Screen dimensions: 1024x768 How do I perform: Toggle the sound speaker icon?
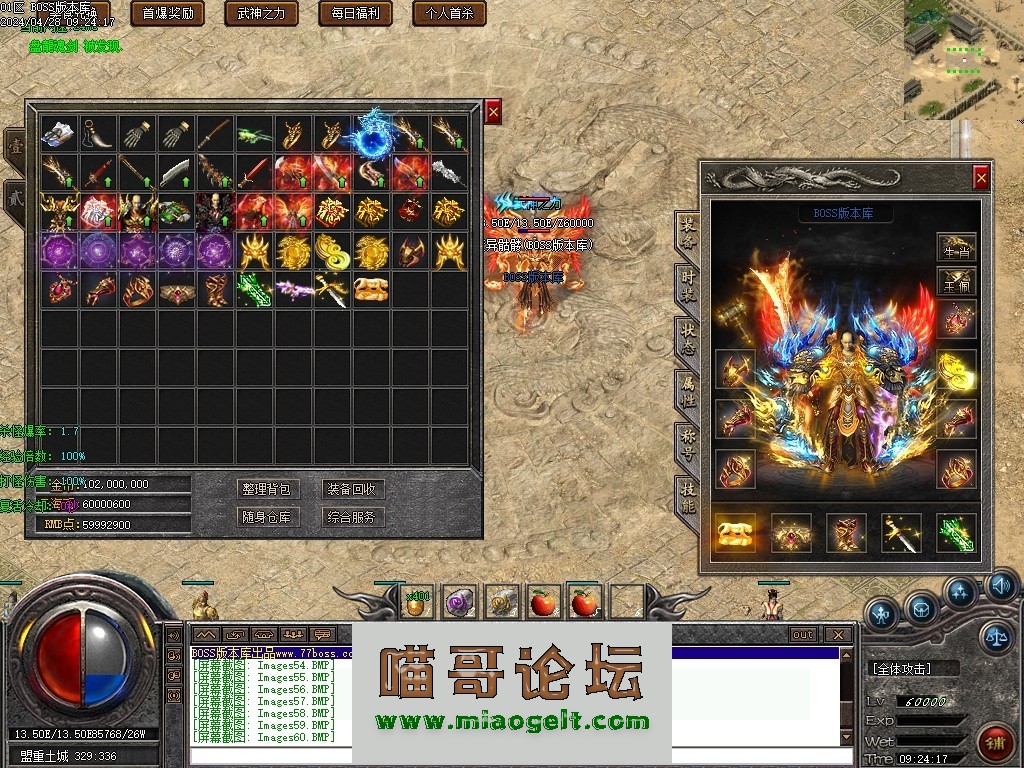pyautogui.click(x=1001, y=586)
